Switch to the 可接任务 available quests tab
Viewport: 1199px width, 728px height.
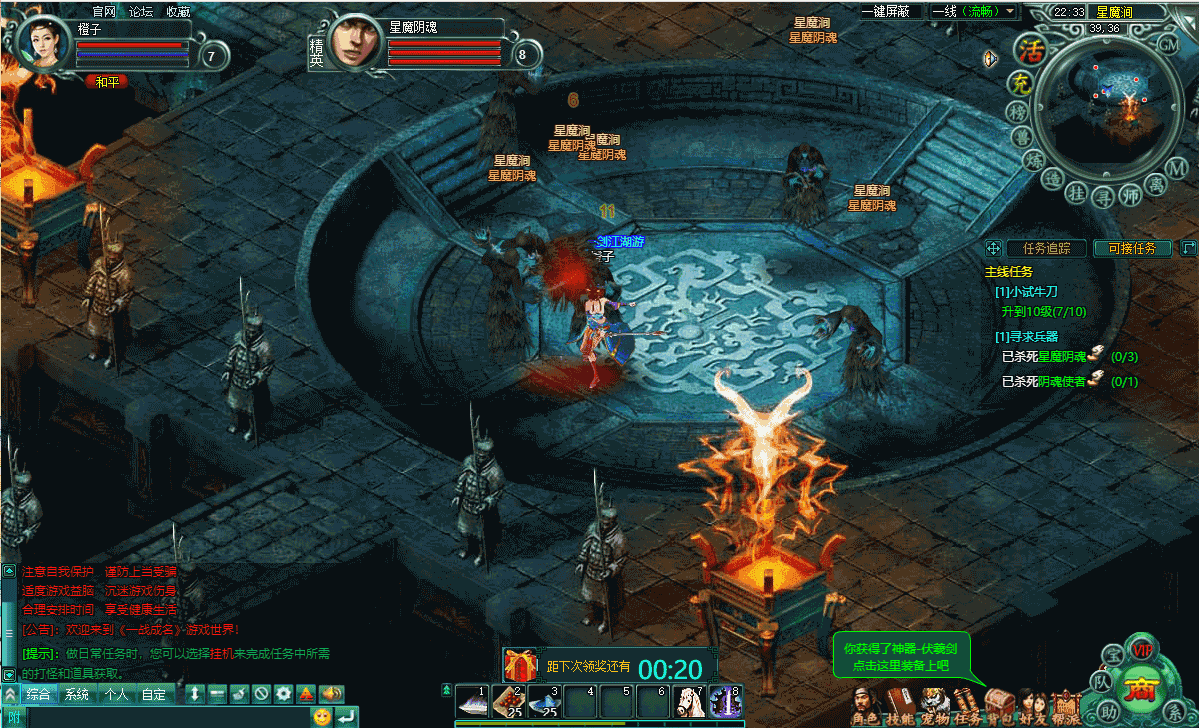[x=1132, y=248]
